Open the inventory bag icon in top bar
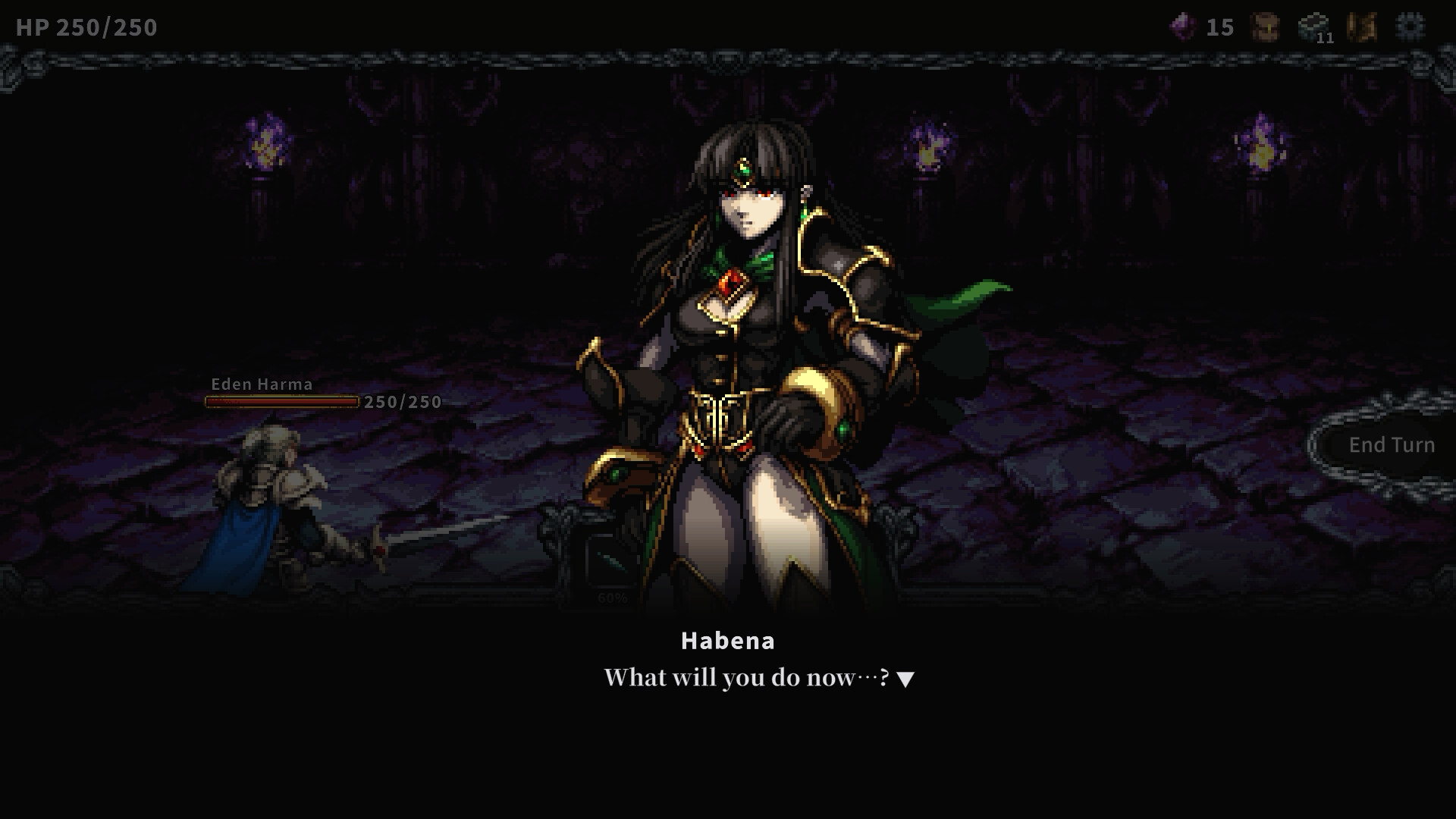This screenshot has width=1456, height=819. [x=1264, y=27]
